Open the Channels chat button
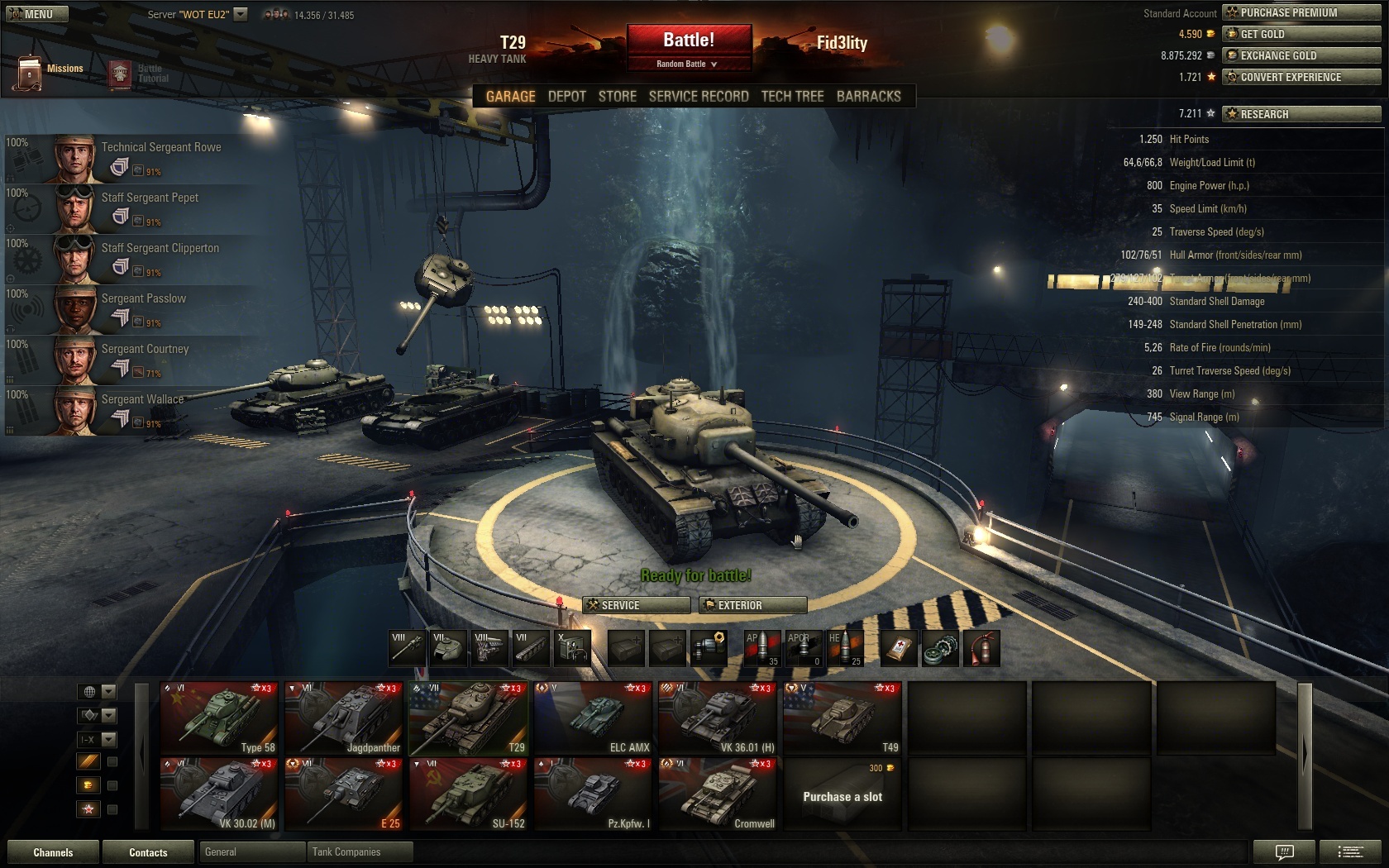The image size is (1389, 868). coord(53,852)
